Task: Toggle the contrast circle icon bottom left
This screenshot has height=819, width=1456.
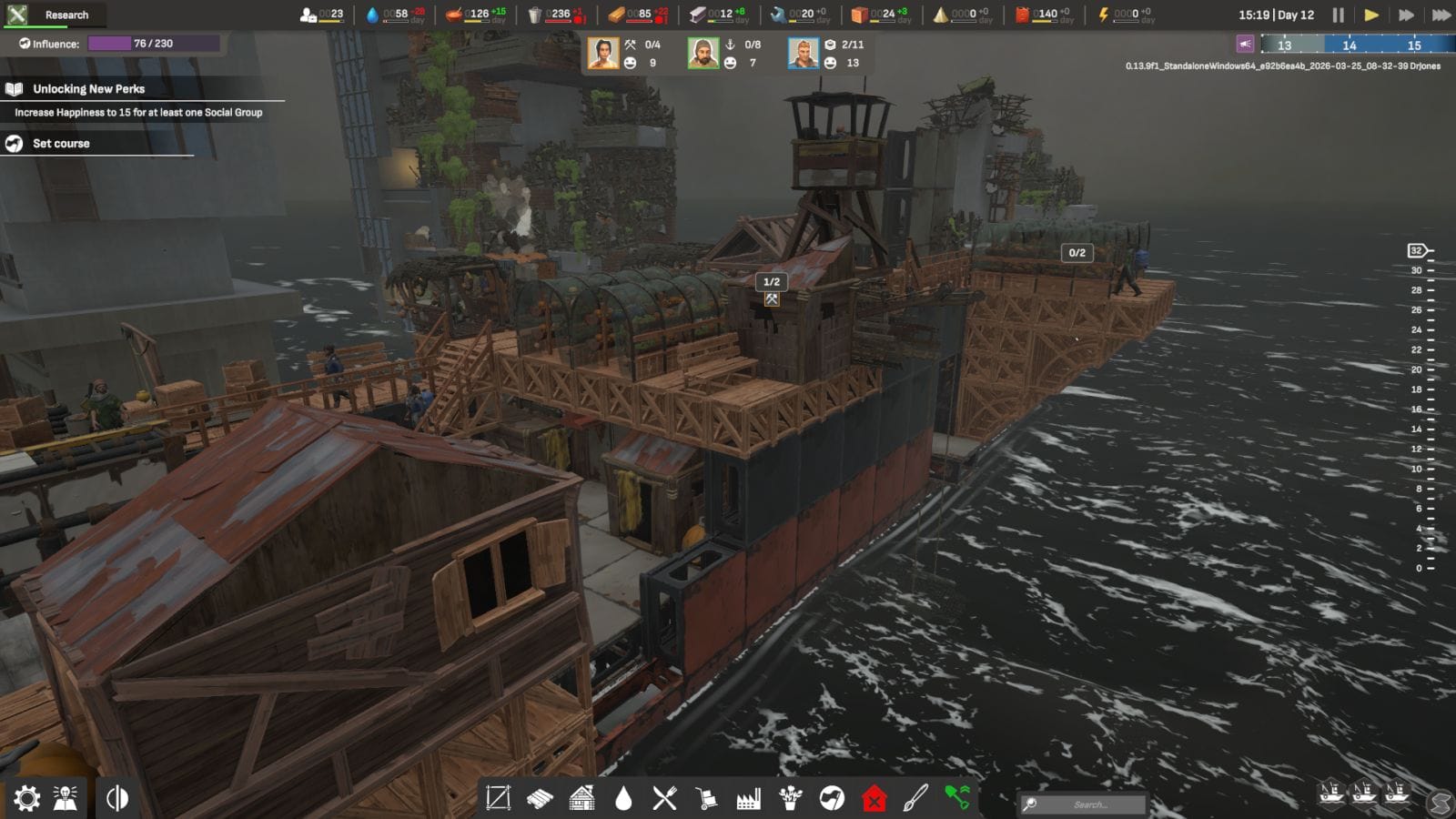Action: 116,797
